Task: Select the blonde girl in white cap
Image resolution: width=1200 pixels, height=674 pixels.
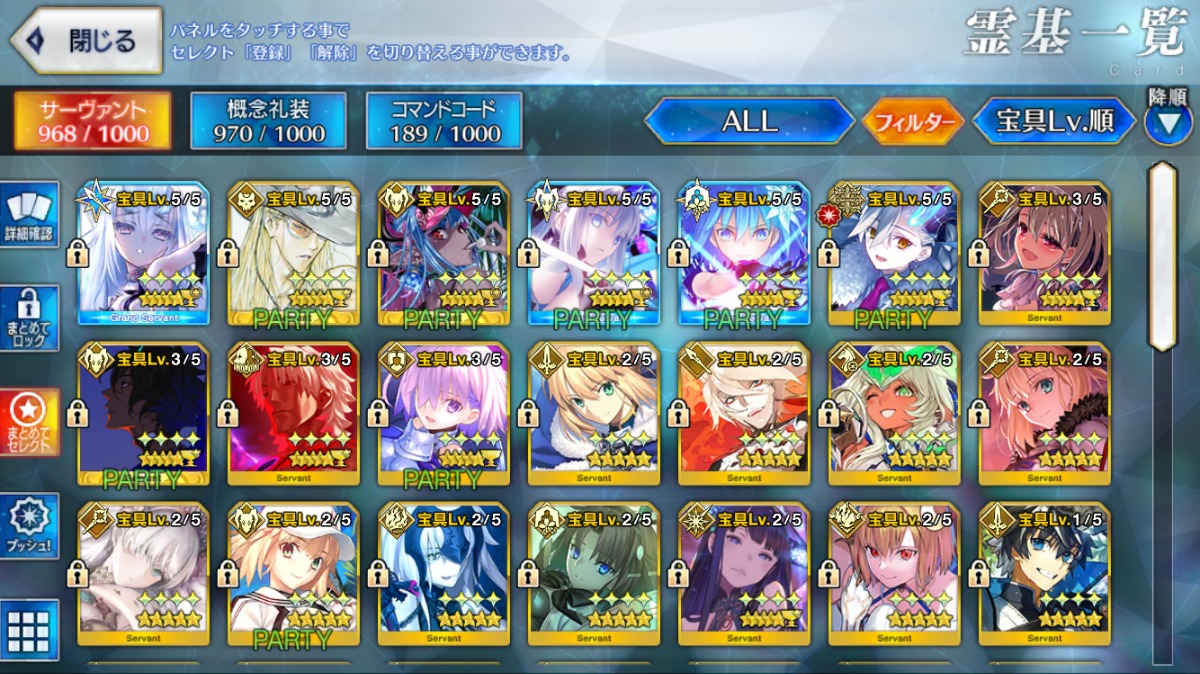Action: (x=293, y=575)
